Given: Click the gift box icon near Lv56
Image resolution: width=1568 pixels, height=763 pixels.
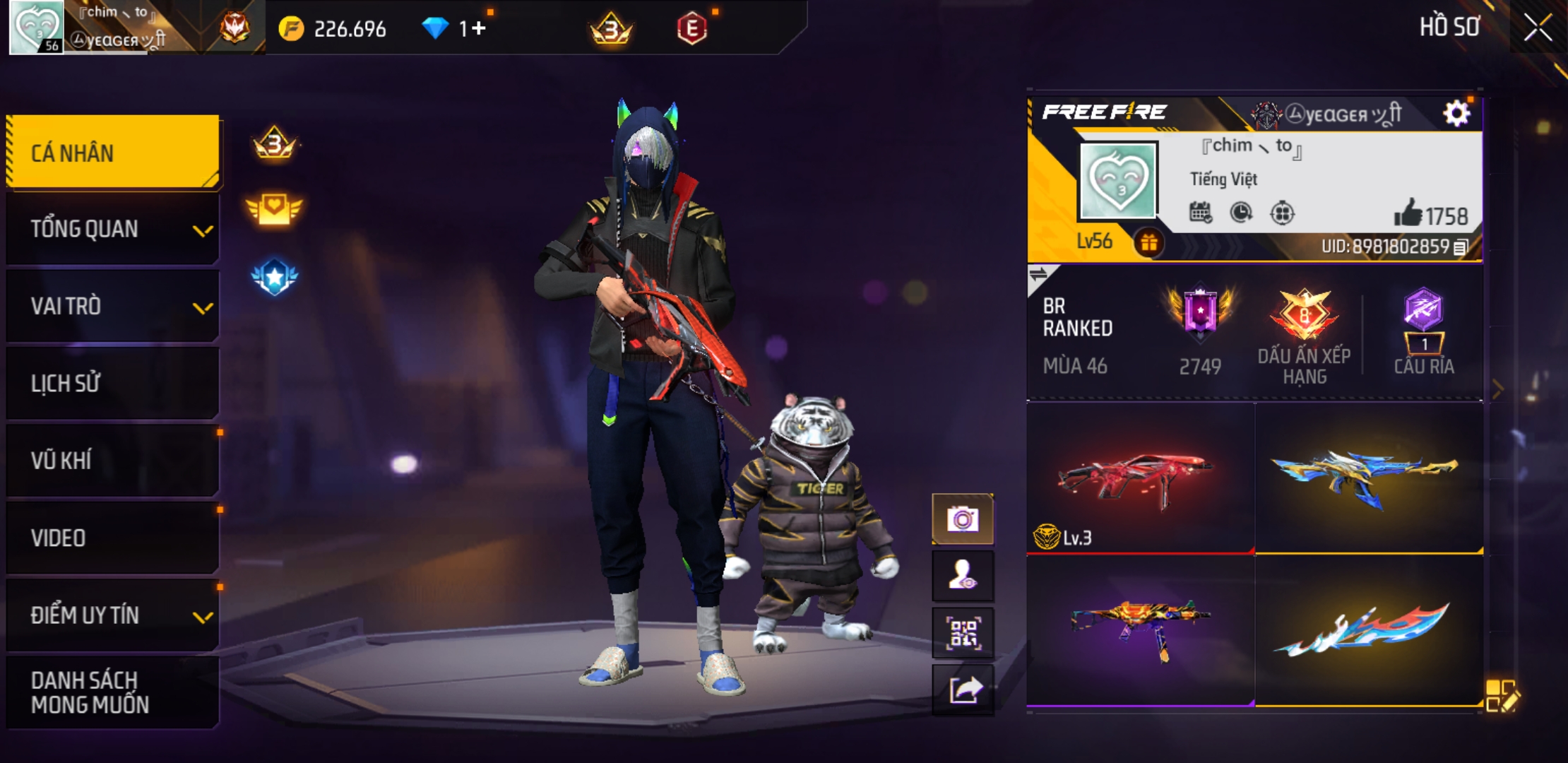Looking at the screenshot, I should [x=1148, y=243].
